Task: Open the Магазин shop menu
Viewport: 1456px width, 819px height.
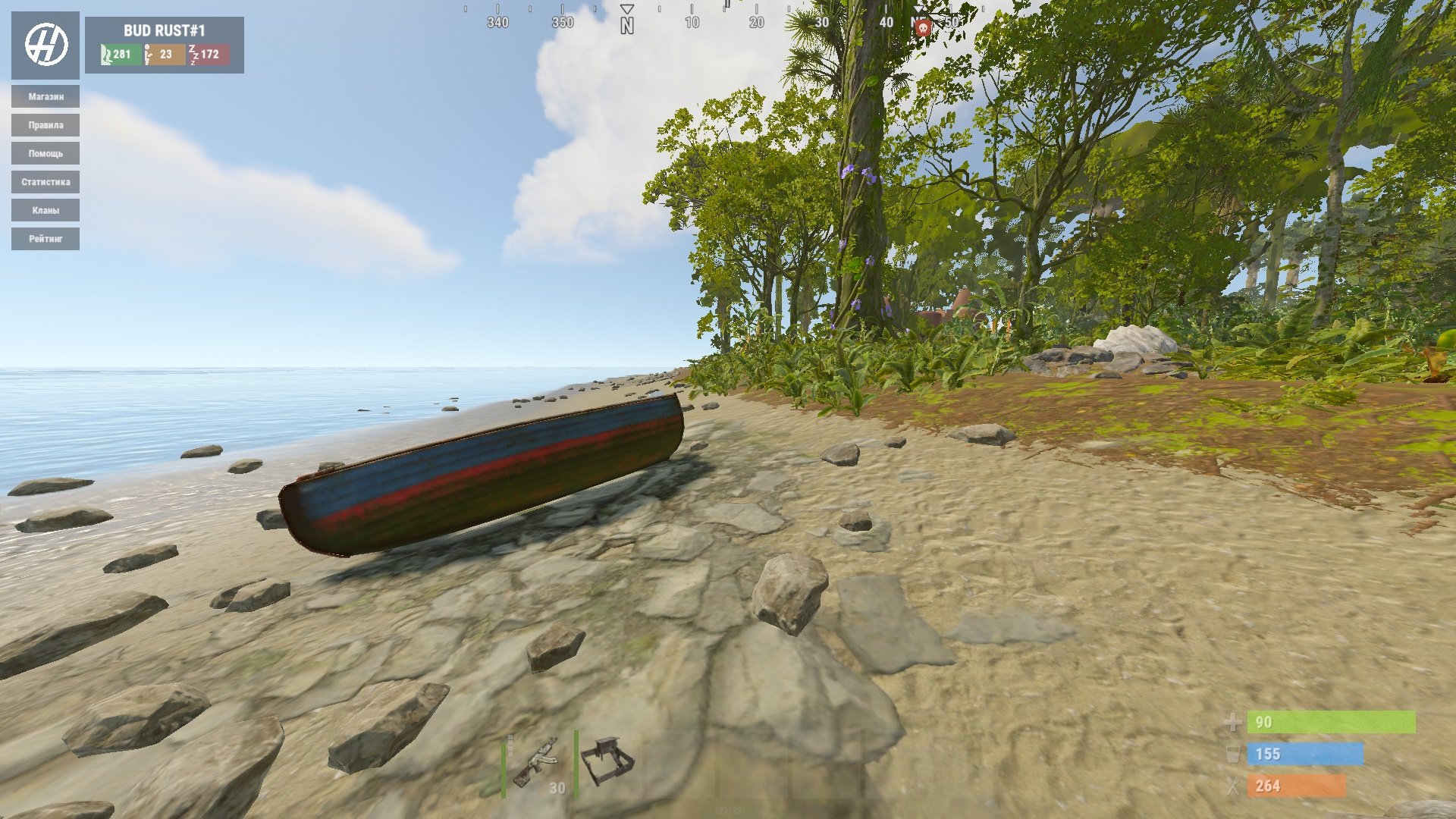Action: pos(45,96)
